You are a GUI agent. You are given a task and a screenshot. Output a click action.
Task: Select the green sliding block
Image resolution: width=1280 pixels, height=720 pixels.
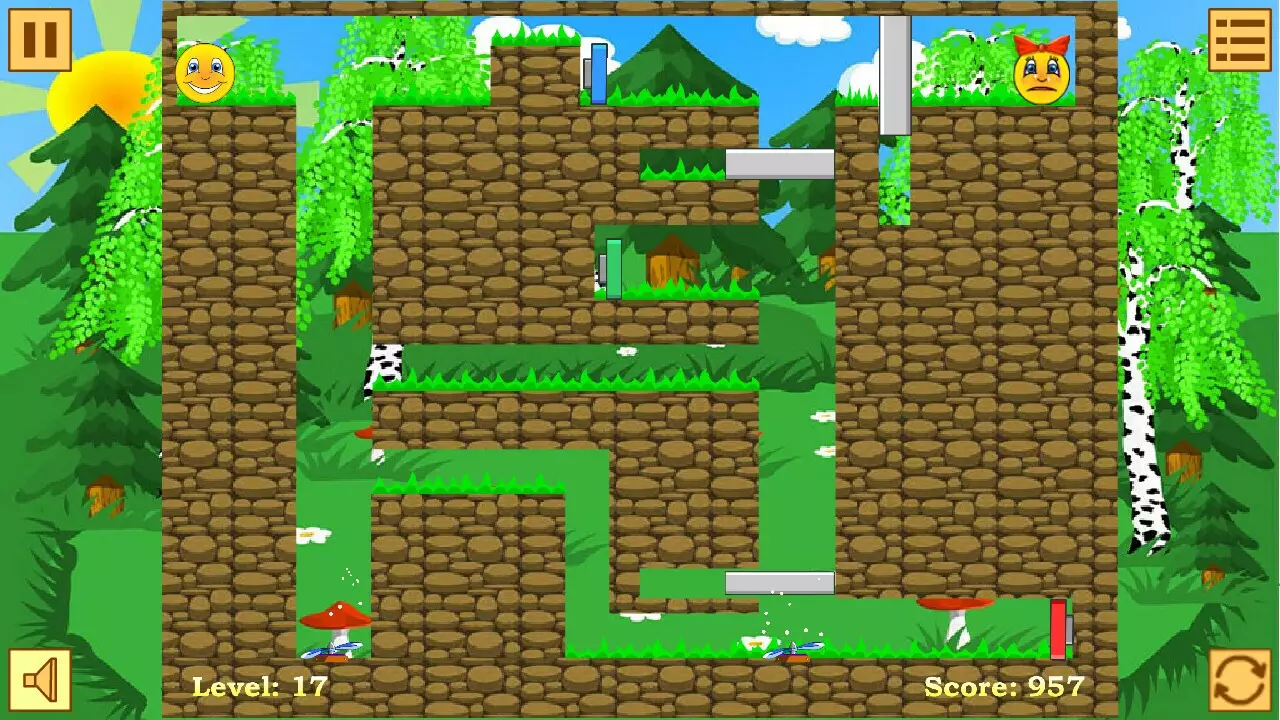(613, 267)
